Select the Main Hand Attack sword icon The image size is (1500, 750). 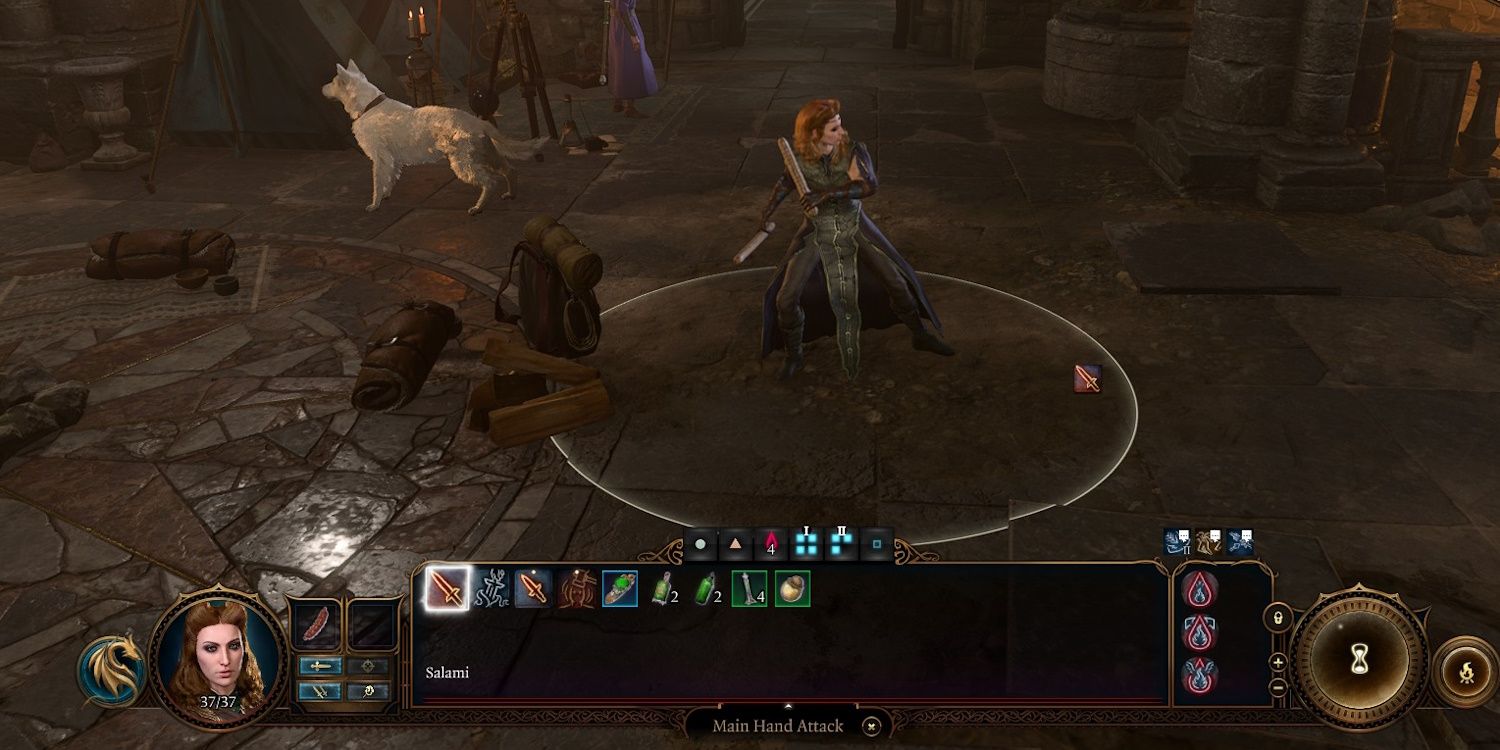(448, 589)
